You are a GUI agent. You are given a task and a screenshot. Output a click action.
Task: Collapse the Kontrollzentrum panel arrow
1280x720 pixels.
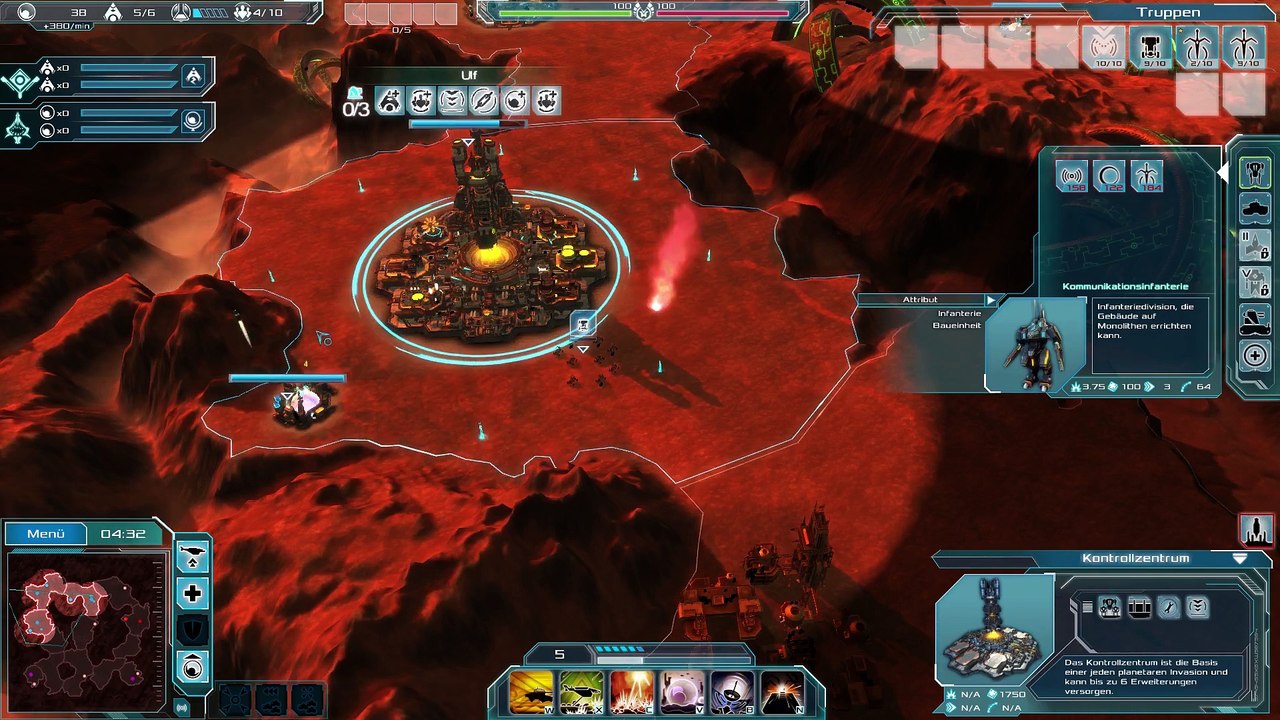pyautogui.click(x=1240, y=558)
